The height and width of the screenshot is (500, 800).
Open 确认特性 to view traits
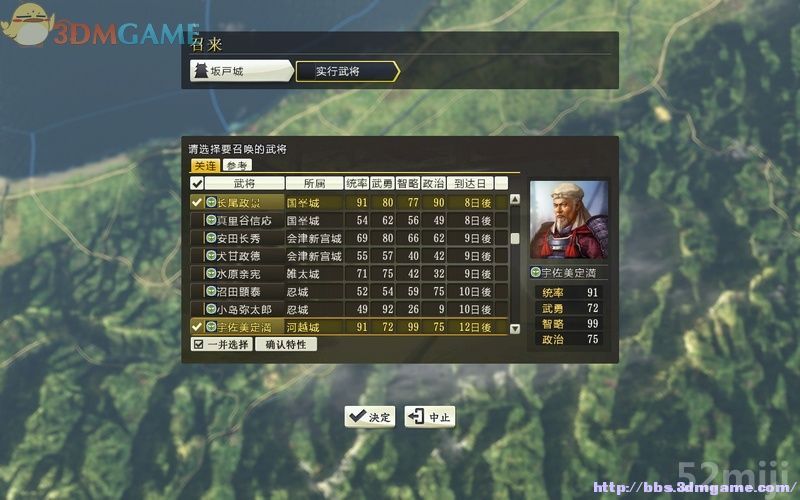pos(286,344)
